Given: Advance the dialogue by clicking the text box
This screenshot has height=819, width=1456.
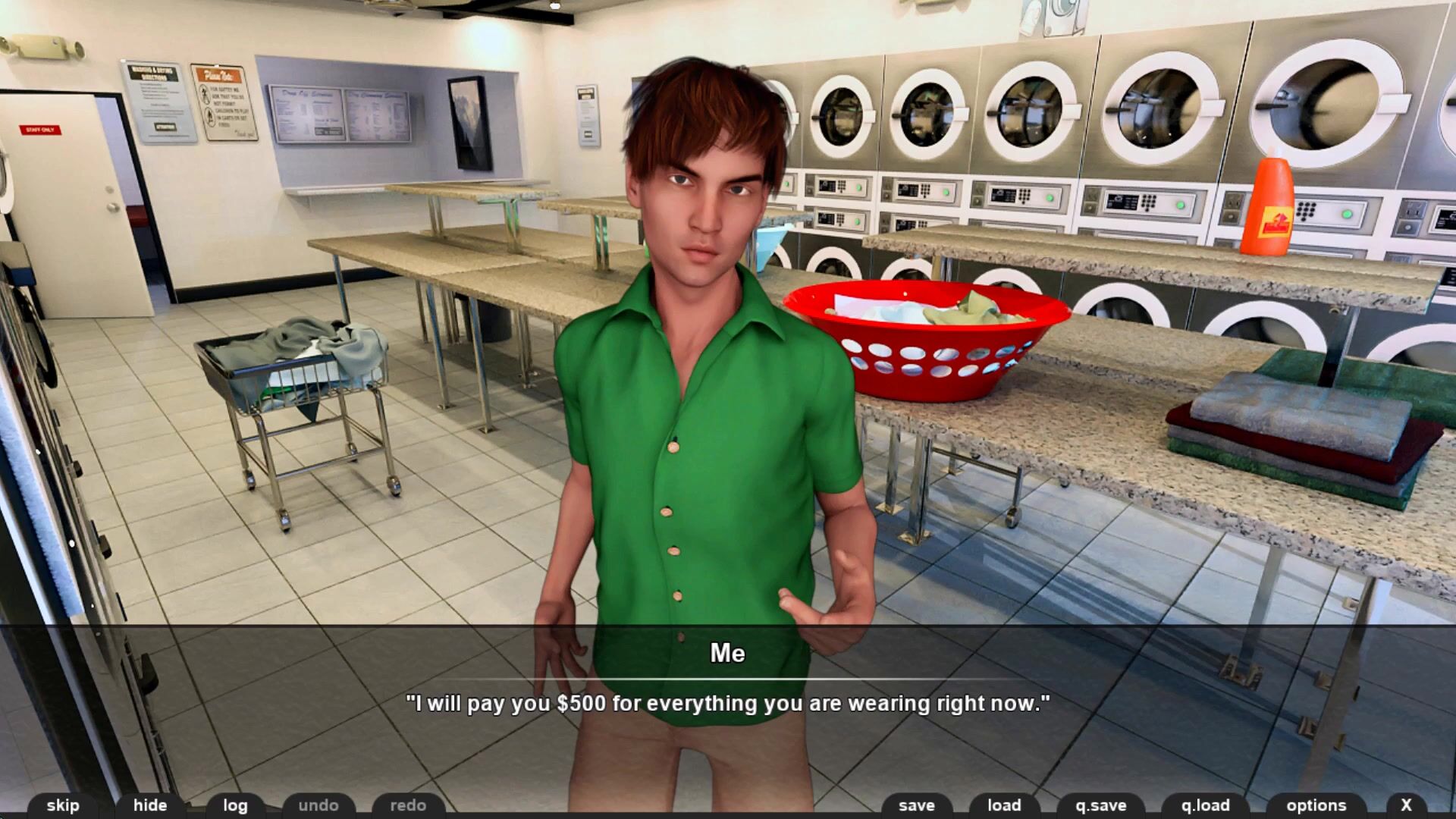Looking at the screenshot, I should point(728,703).
